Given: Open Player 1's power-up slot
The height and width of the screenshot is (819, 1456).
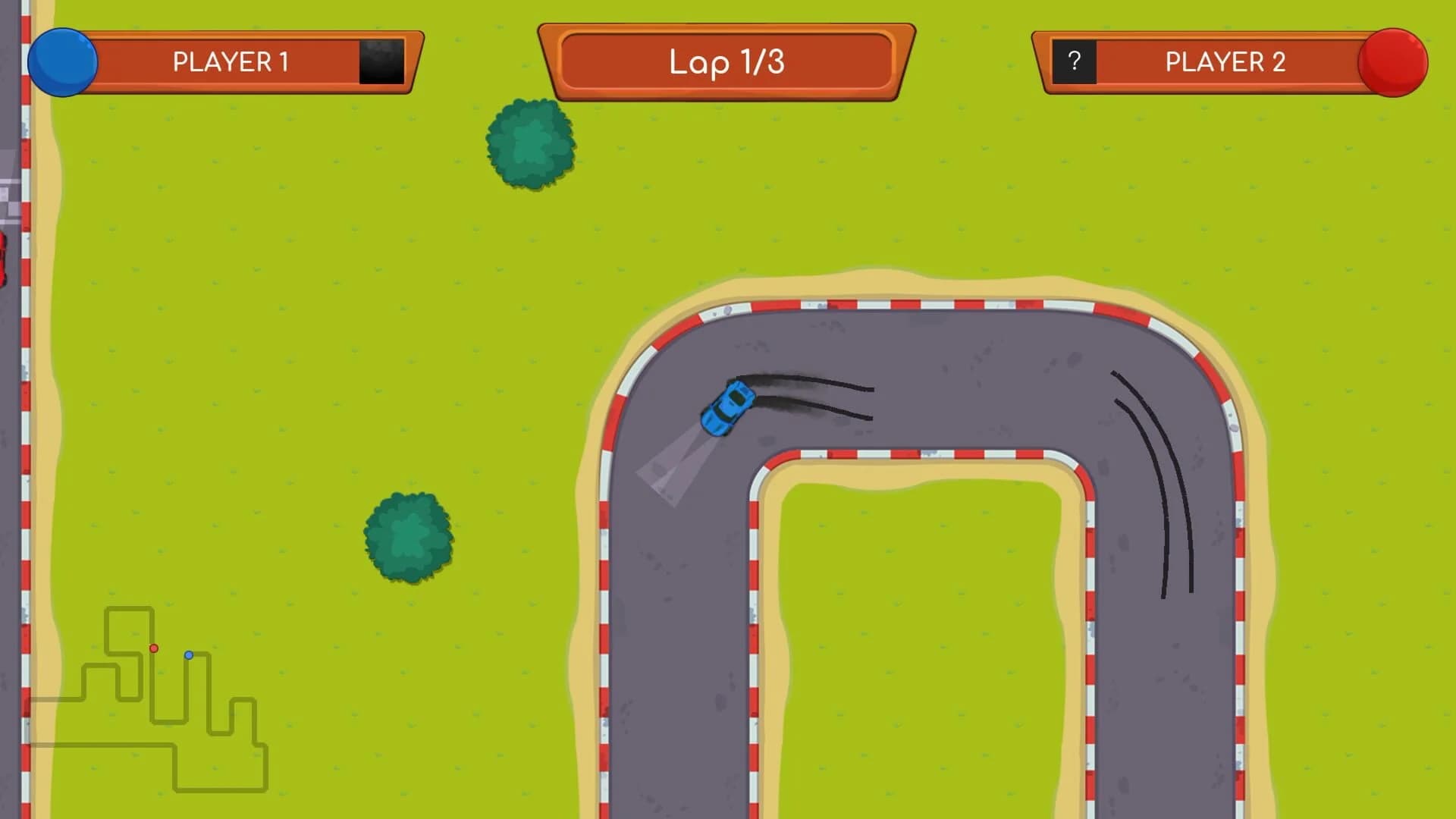Looking at the screenshot, I should [381, 63].
